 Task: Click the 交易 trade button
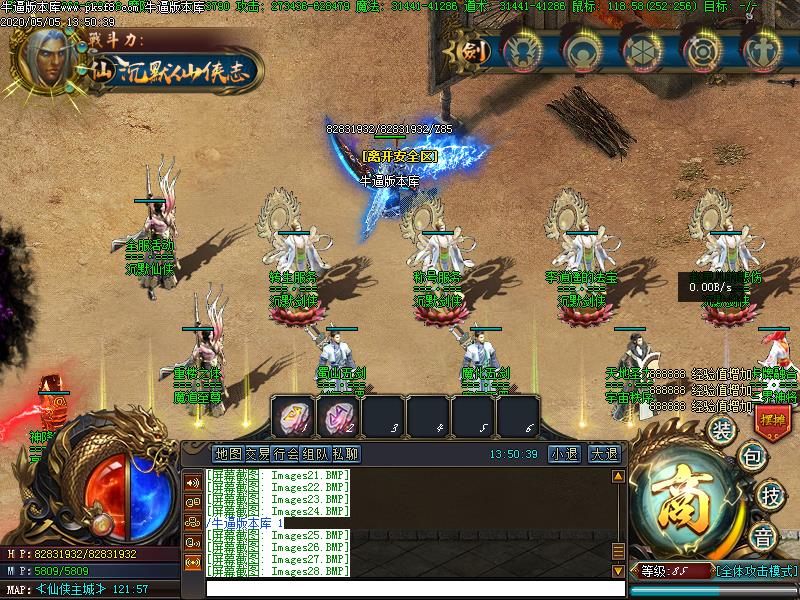(258, 454)
